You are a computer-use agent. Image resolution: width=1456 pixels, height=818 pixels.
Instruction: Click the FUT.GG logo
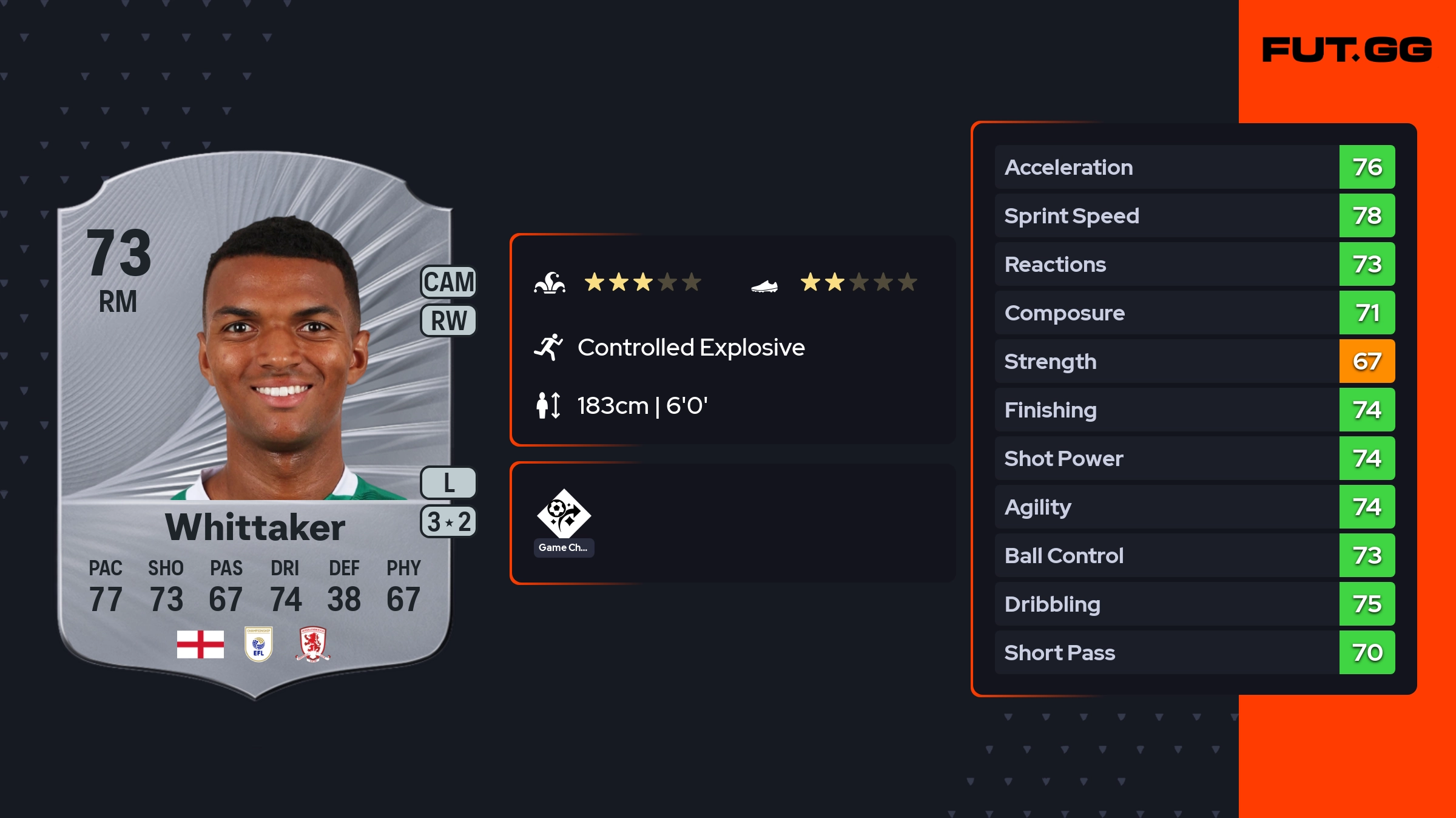pyautogui.click(x=1347, y=50)
